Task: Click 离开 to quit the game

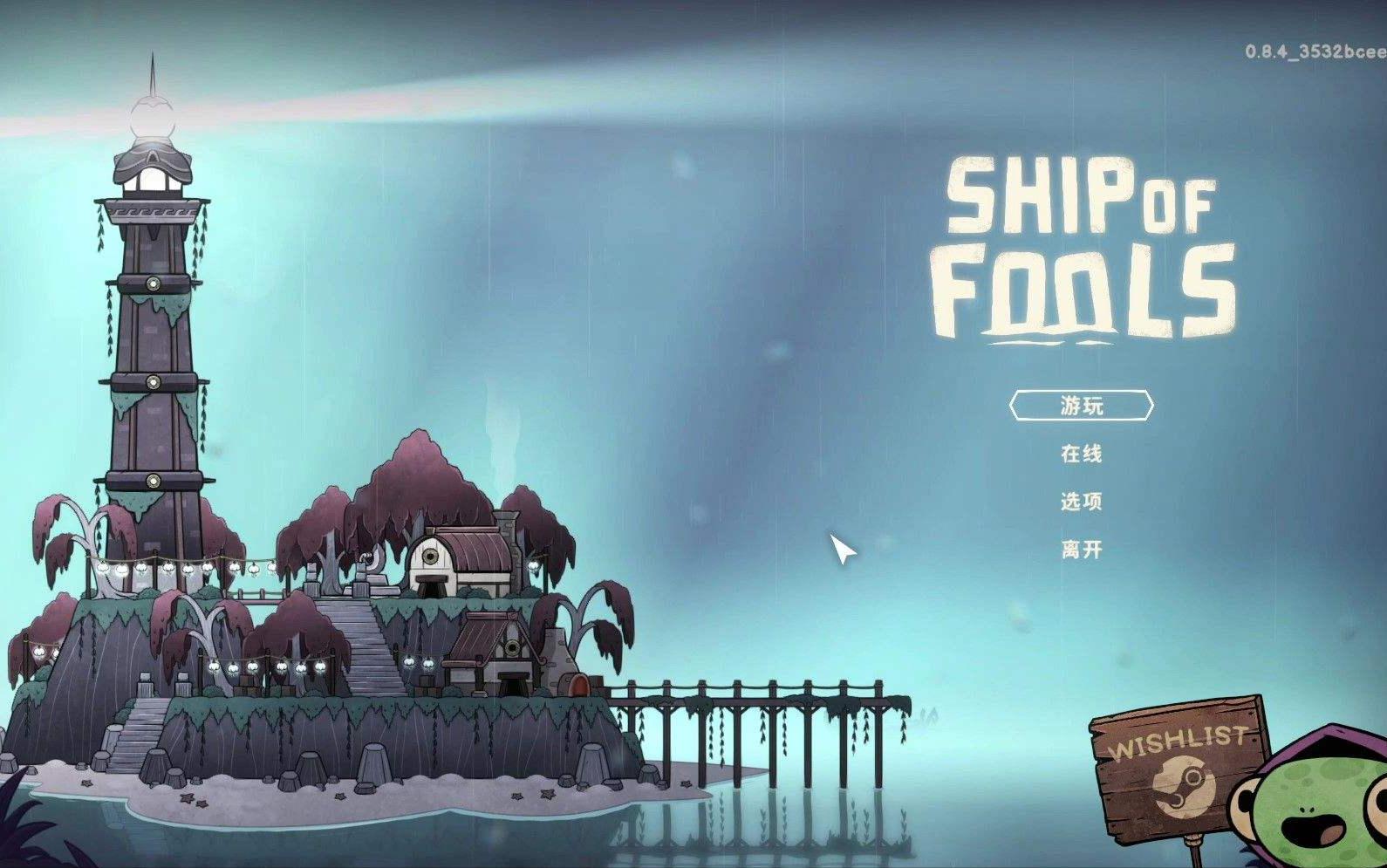Action: [1082, 550]
